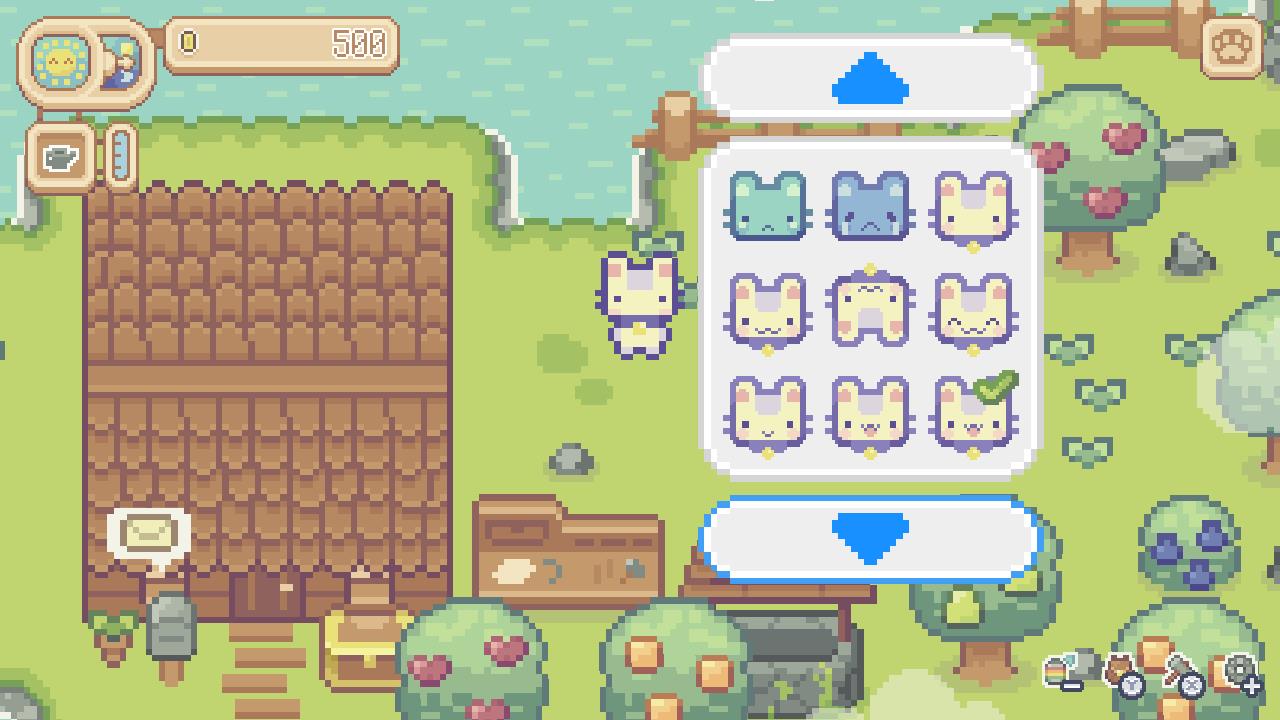Choose the crying blue cat face
The height and width of the screenshot is (720, 1280).
coord(869,210)
